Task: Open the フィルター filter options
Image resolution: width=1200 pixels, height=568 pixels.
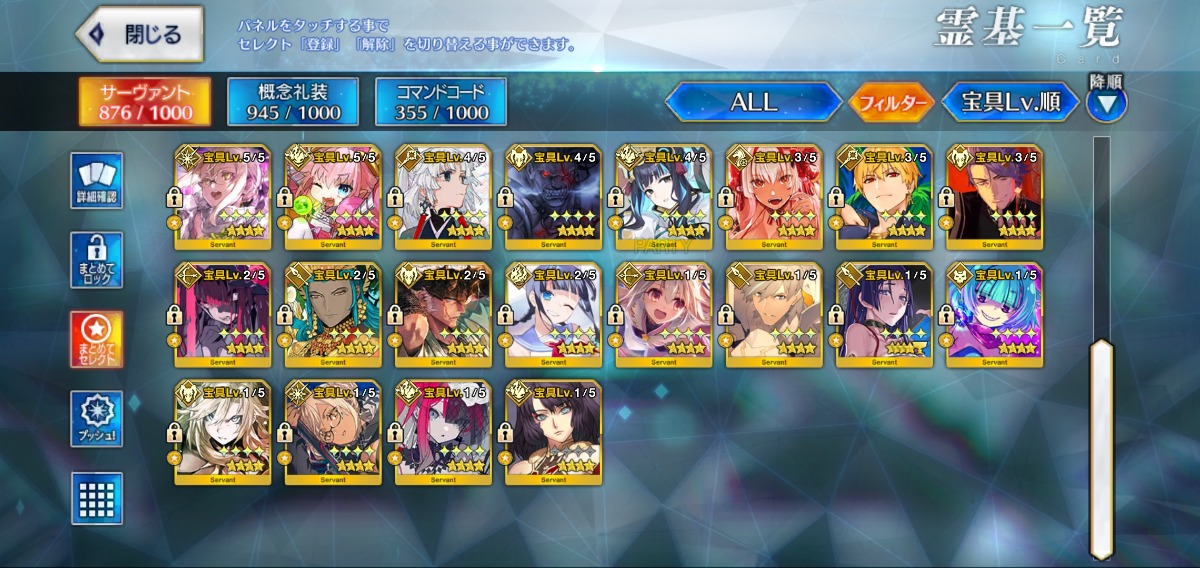Action: [x=891, y=102]
